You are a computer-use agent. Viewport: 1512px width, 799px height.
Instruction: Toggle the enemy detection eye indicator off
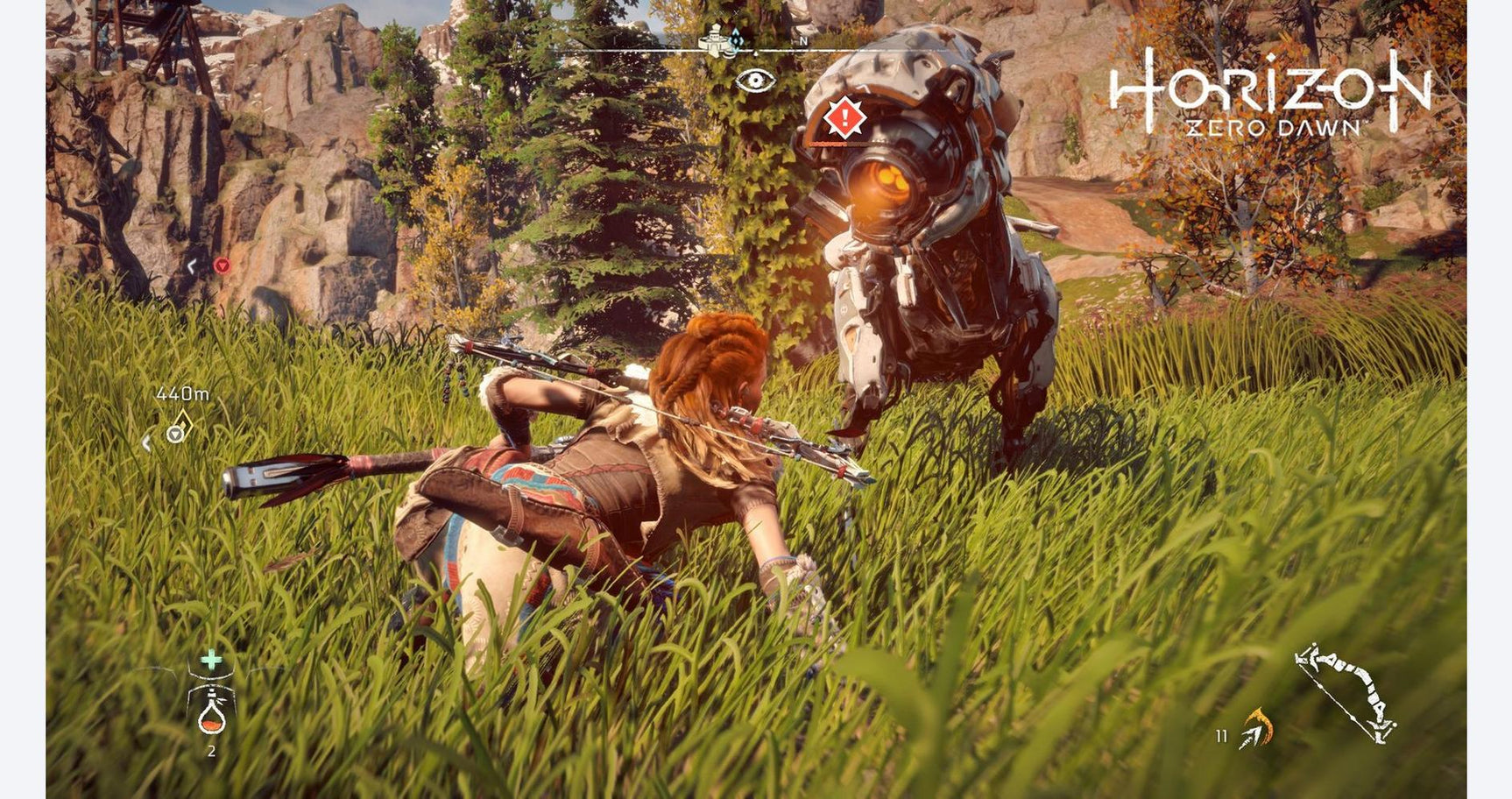pos(755,80)
